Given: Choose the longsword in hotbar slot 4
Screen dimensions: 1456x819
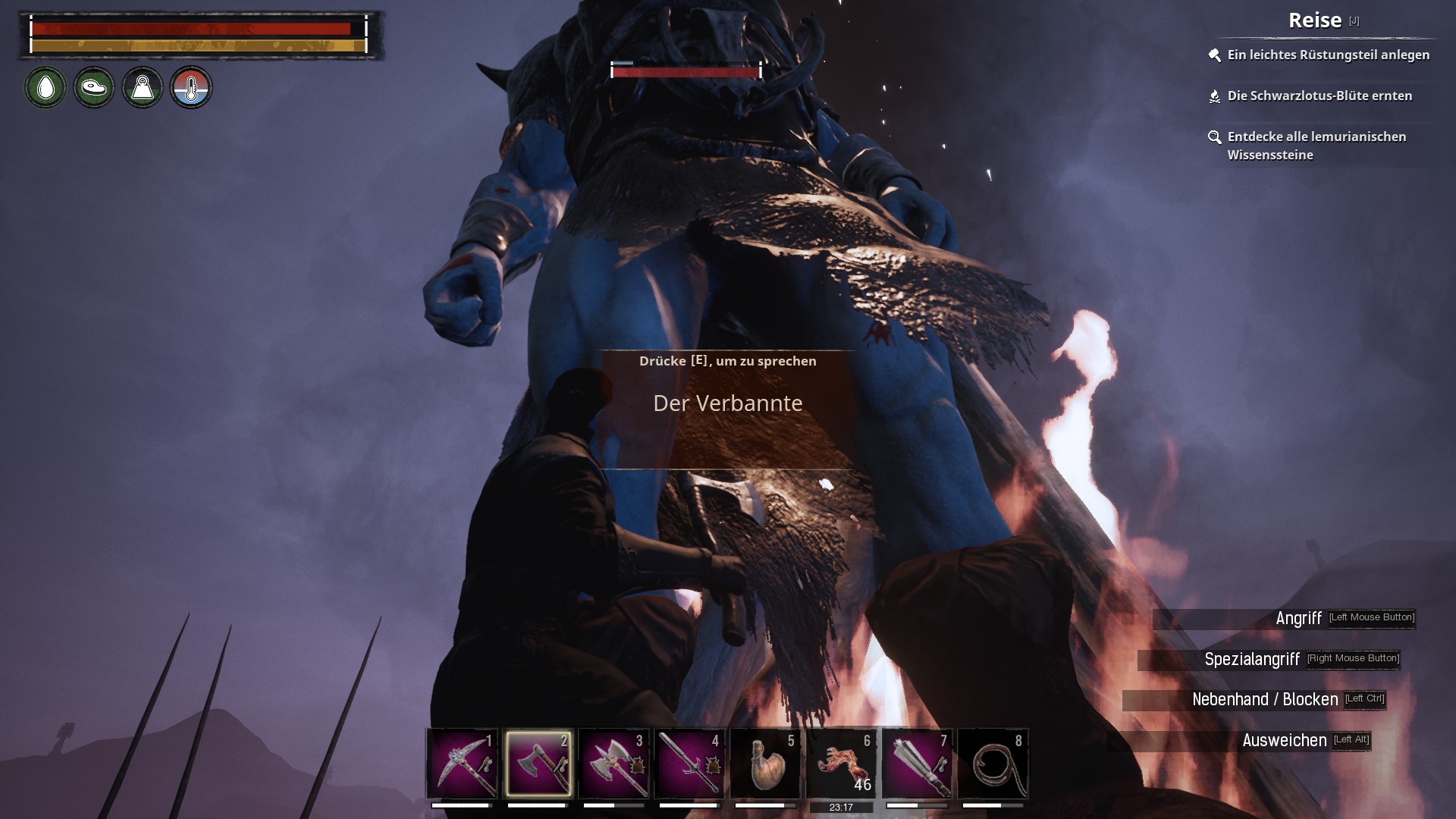Looking at the screenshot, I should point(689,763).
